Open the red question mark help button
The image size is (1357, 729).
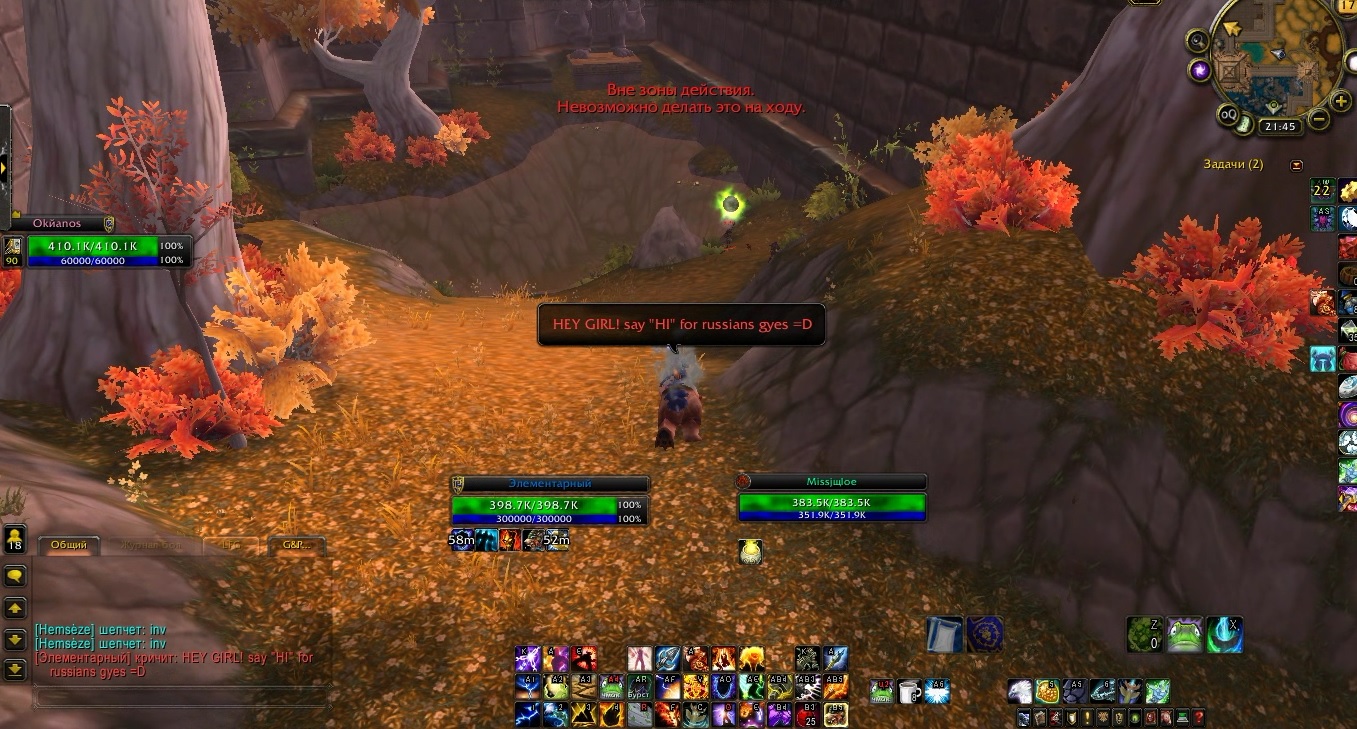click(x=1198, y=718)
